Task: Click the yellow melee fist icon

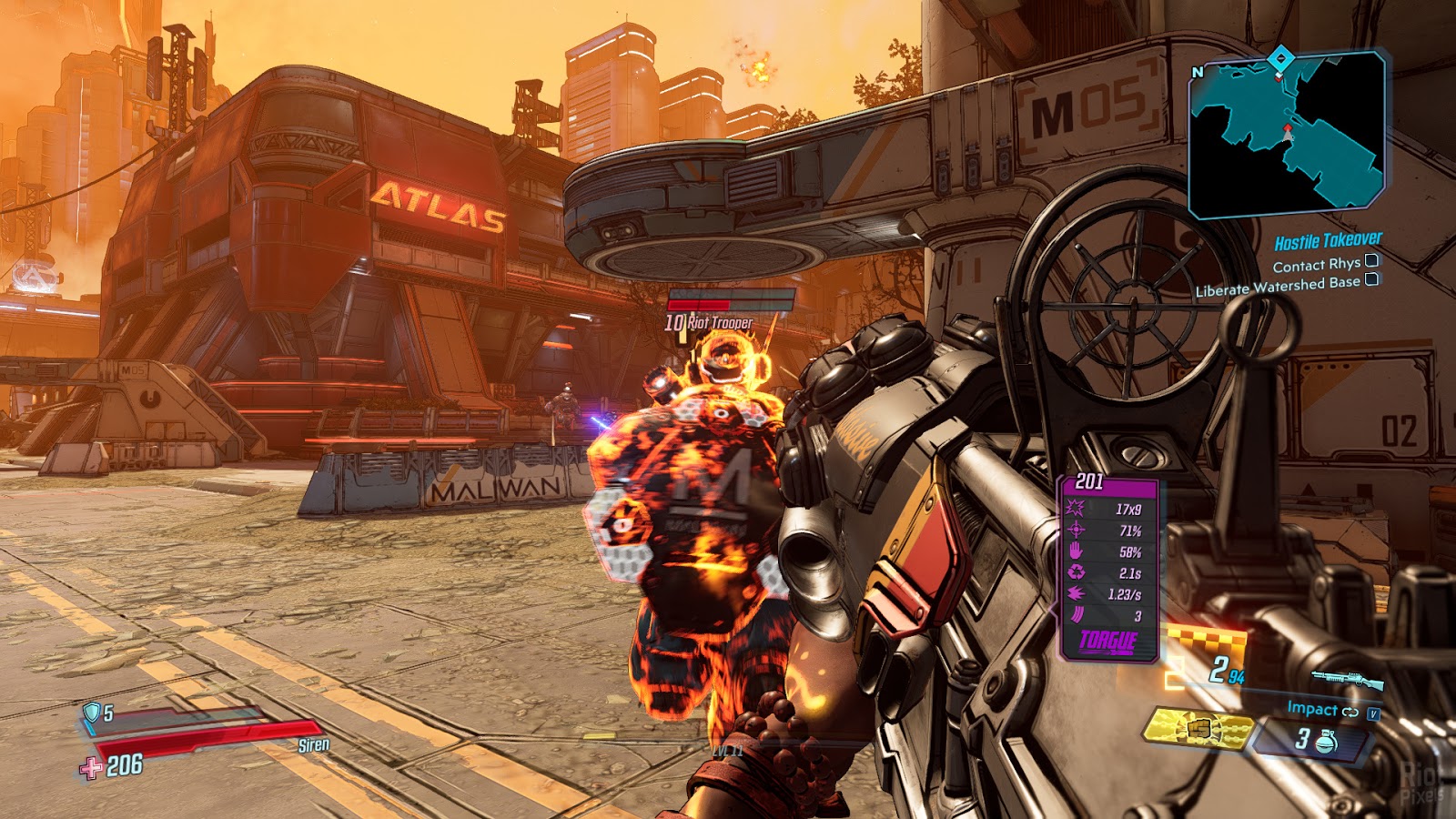Action: click(x=1199, y=730)
